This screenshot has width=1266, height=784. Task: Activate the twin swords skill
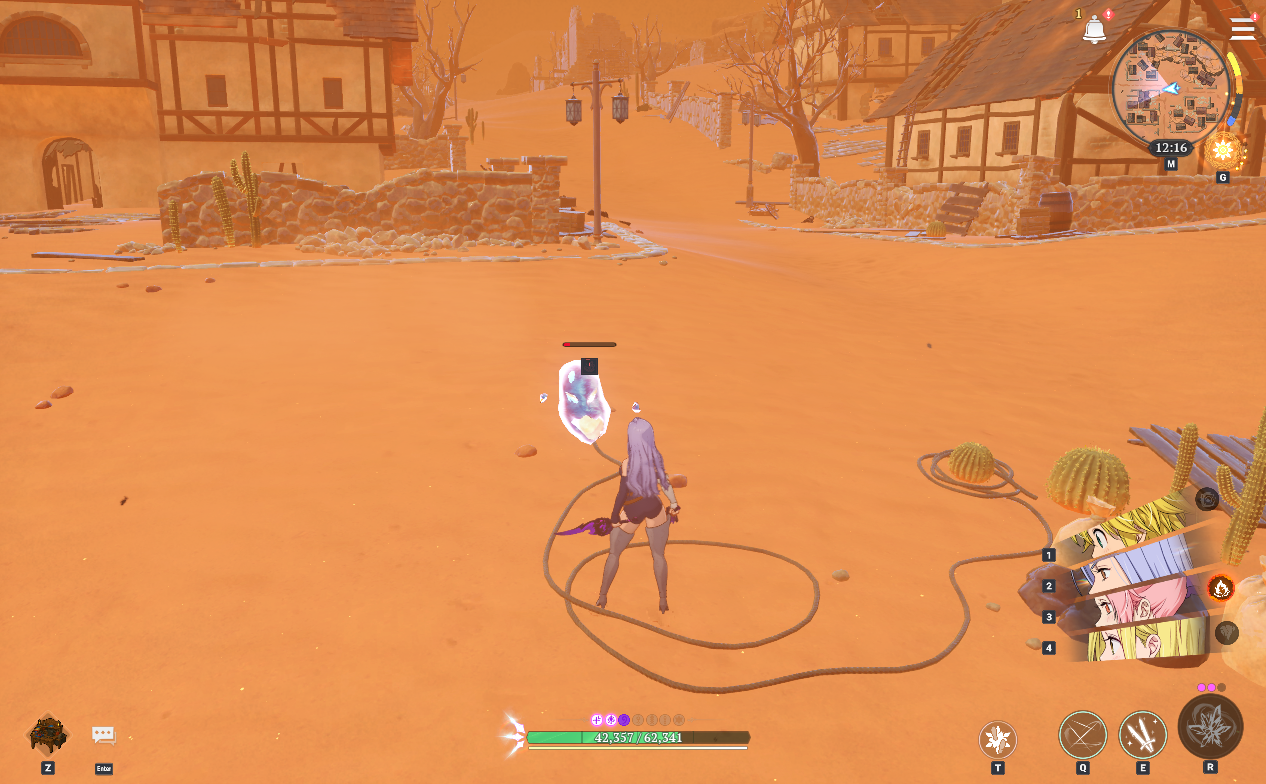pos(1143,734)
